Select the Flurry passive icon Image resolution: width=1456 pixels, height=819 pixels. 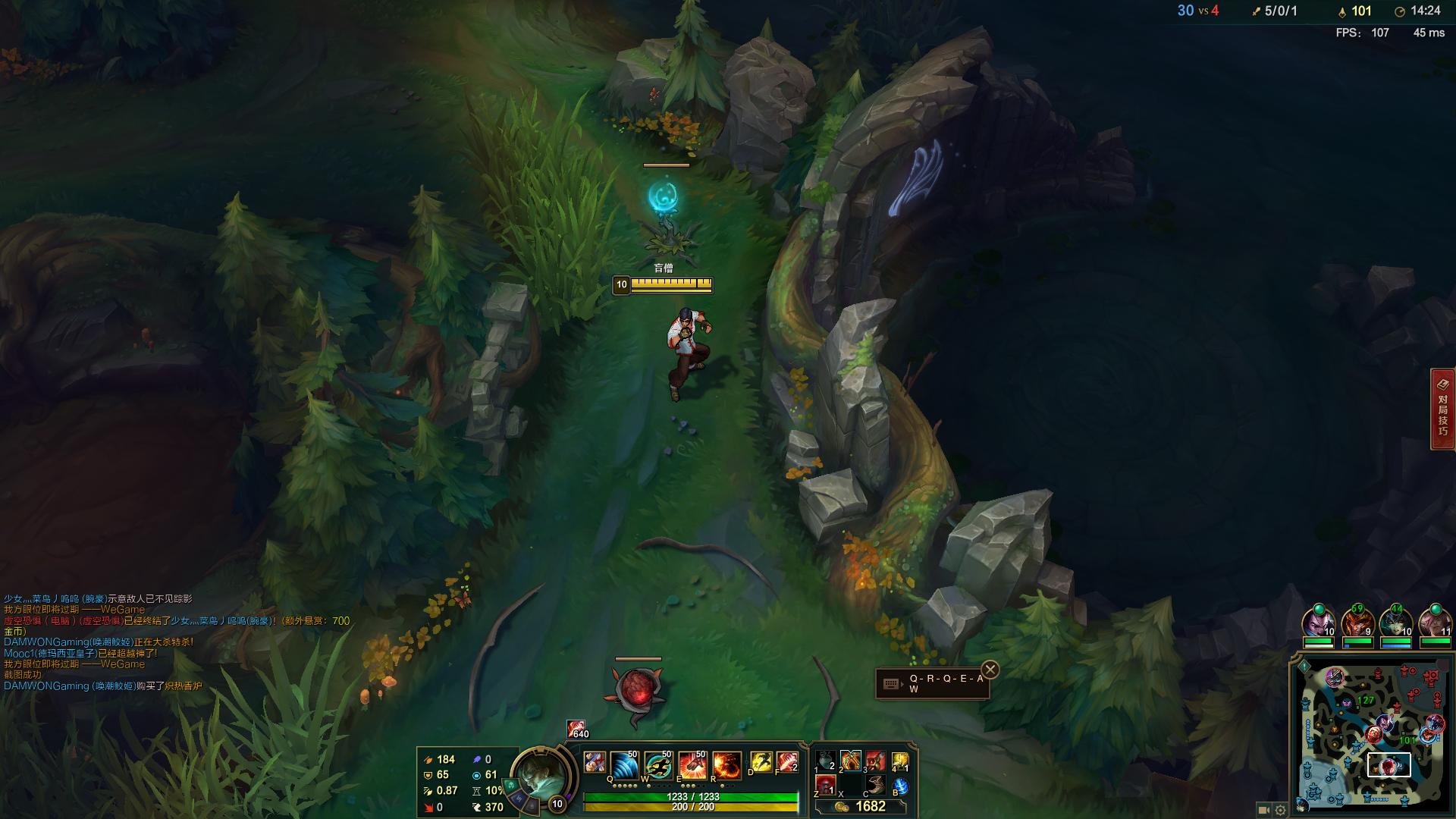pos(595,762)
